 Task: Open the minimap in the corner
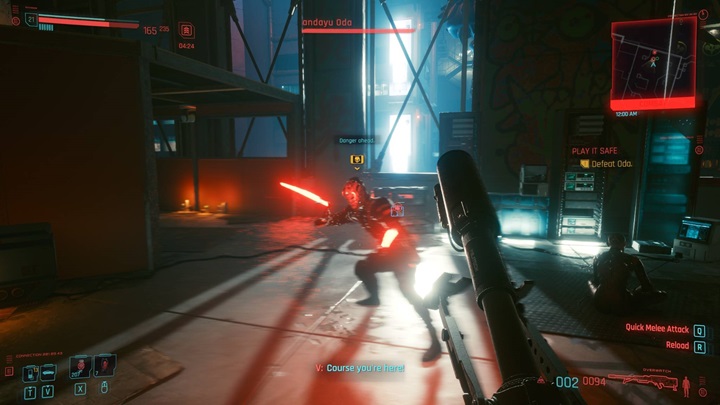653,61
